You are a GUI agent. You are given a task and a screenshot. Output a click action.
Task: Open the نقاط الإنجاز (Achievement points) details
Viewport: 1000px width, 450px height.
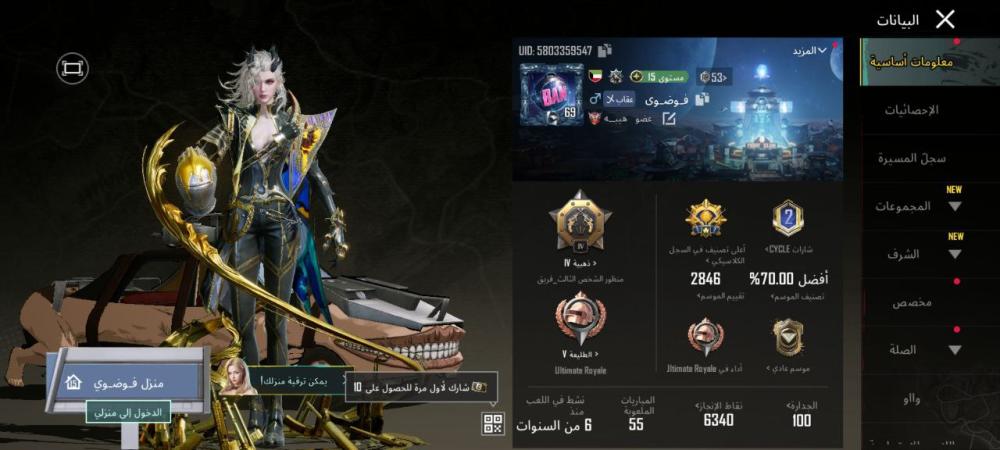[x=718, y=413]
